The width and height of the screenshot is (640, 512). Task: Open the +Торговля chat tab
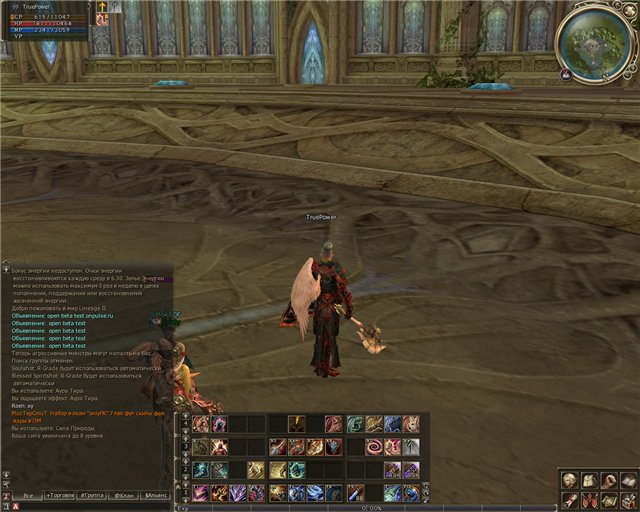point(61,495)
